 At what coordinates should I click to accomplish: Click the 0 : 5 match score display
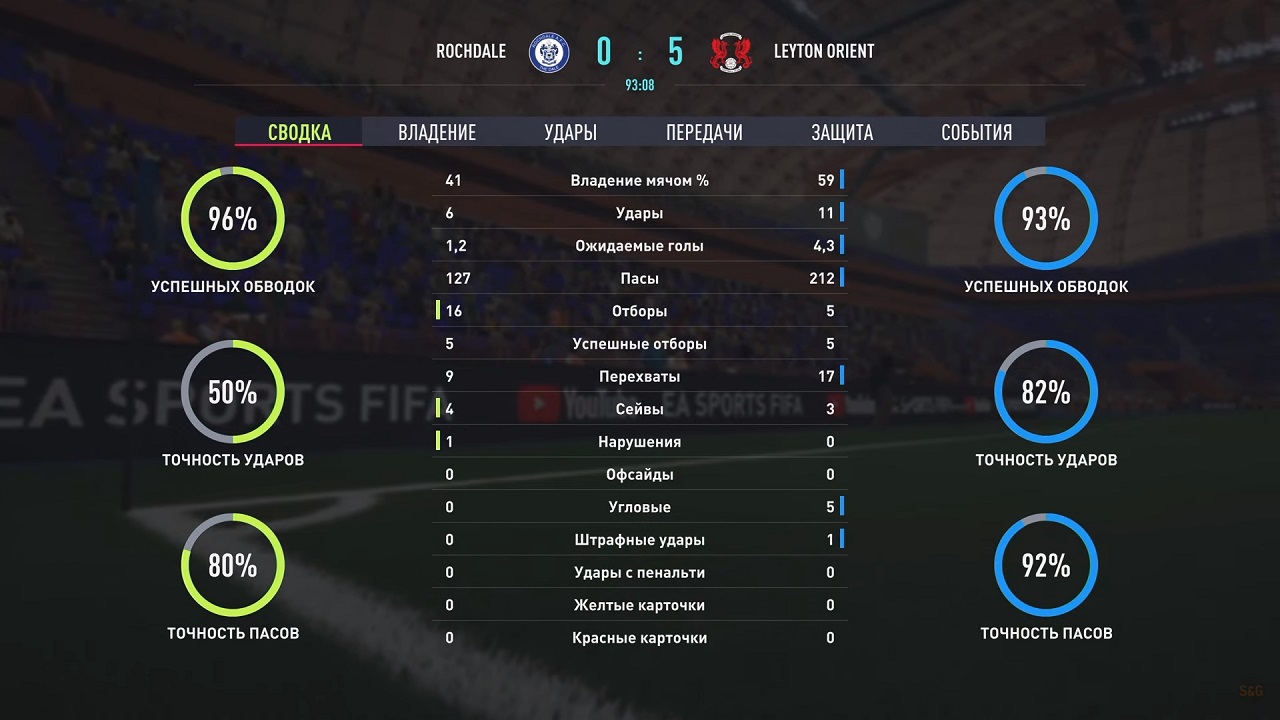tap(640, 49)
